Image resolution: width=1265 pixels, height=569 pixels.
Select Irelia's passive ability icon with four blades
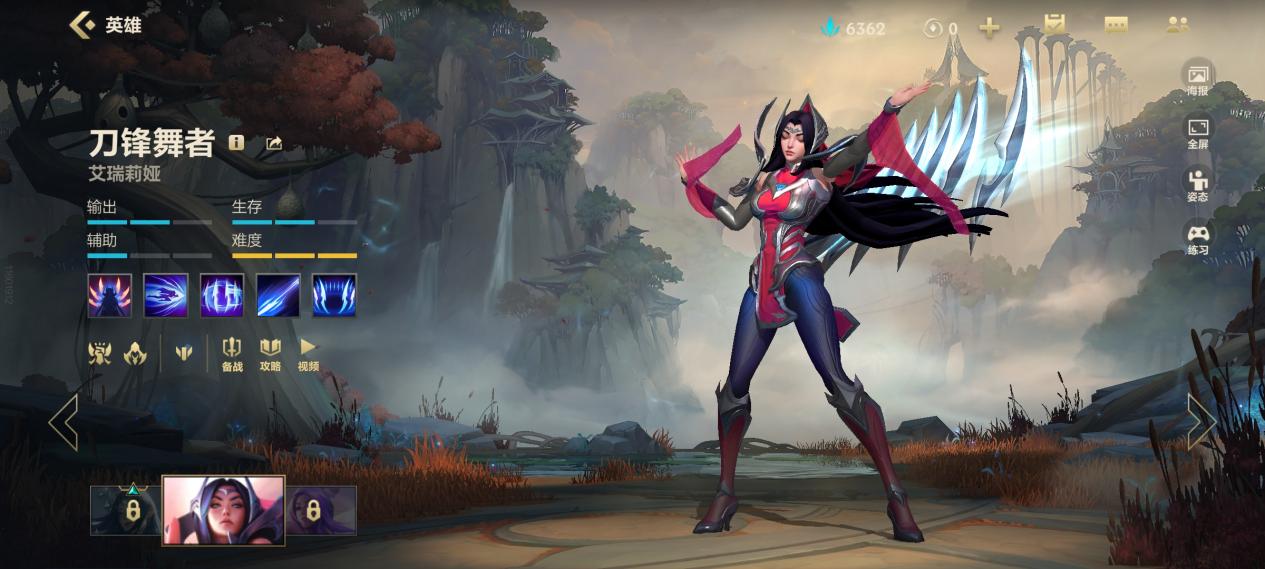point(109,296)
